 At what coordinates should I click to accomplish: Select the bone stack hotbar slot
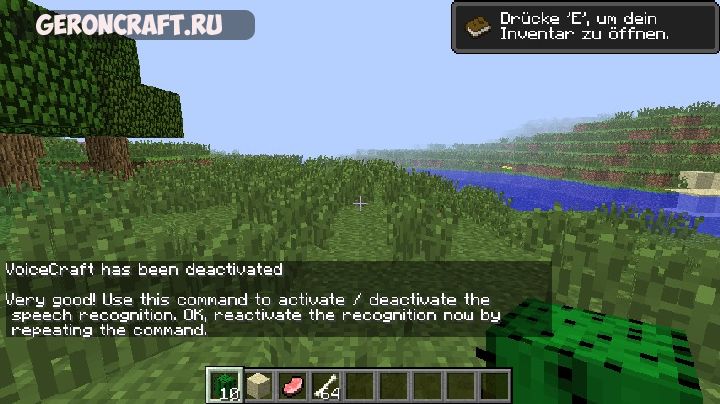326,385
